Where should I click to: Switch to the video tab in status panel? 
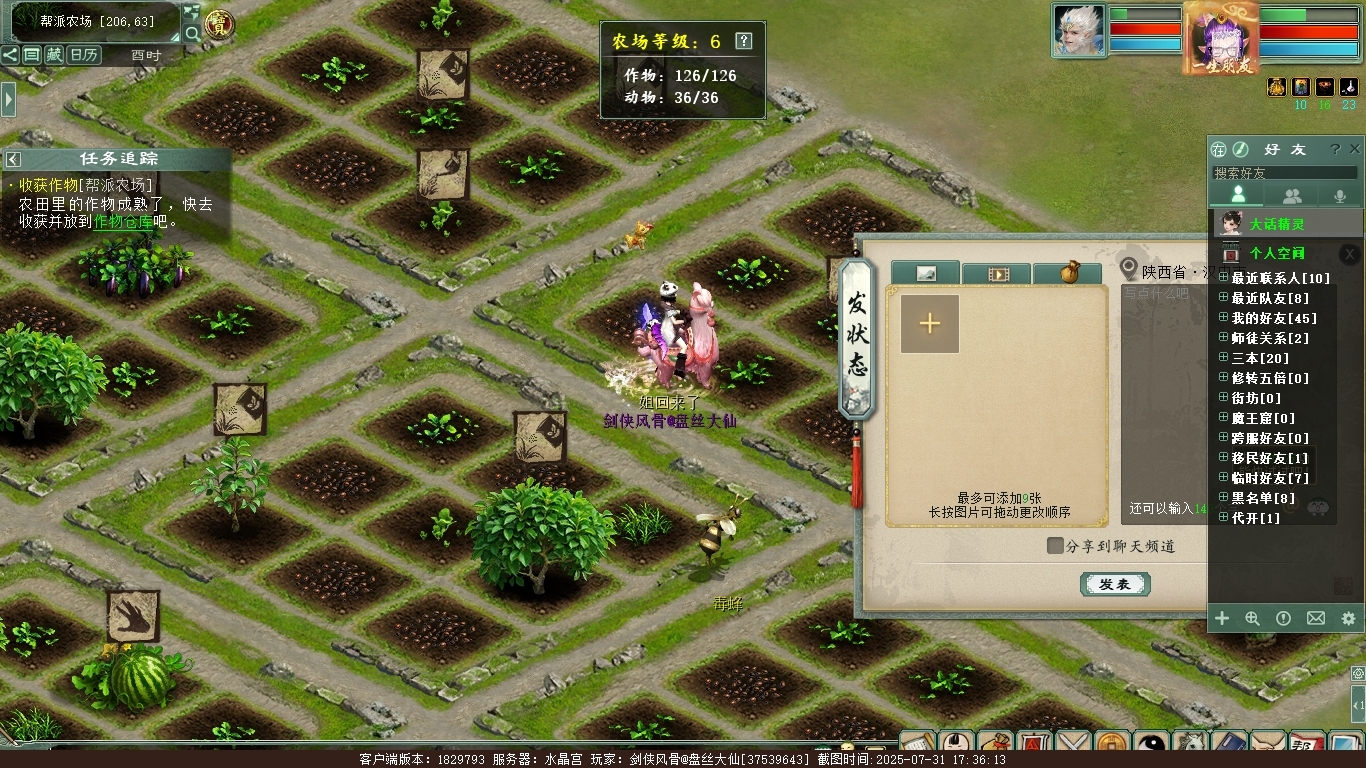(x=997, y=274)
